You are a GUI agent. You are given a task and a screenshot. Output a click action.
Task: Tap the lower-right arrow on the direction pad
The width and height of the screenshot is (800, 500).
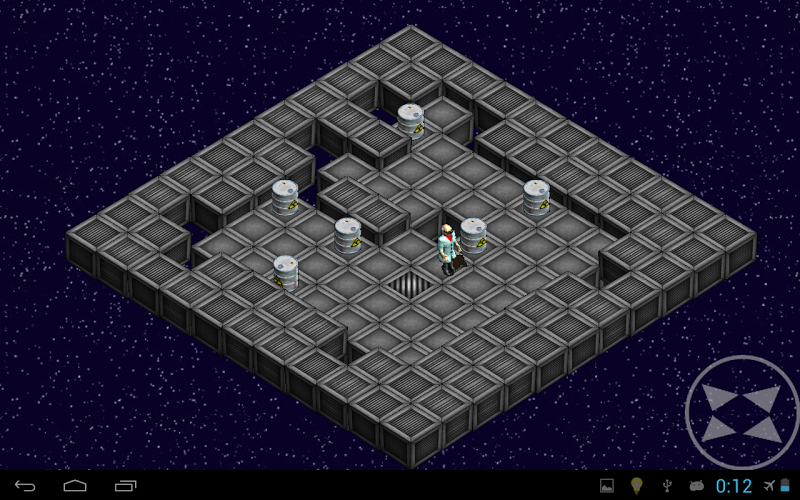coord(765,429)
